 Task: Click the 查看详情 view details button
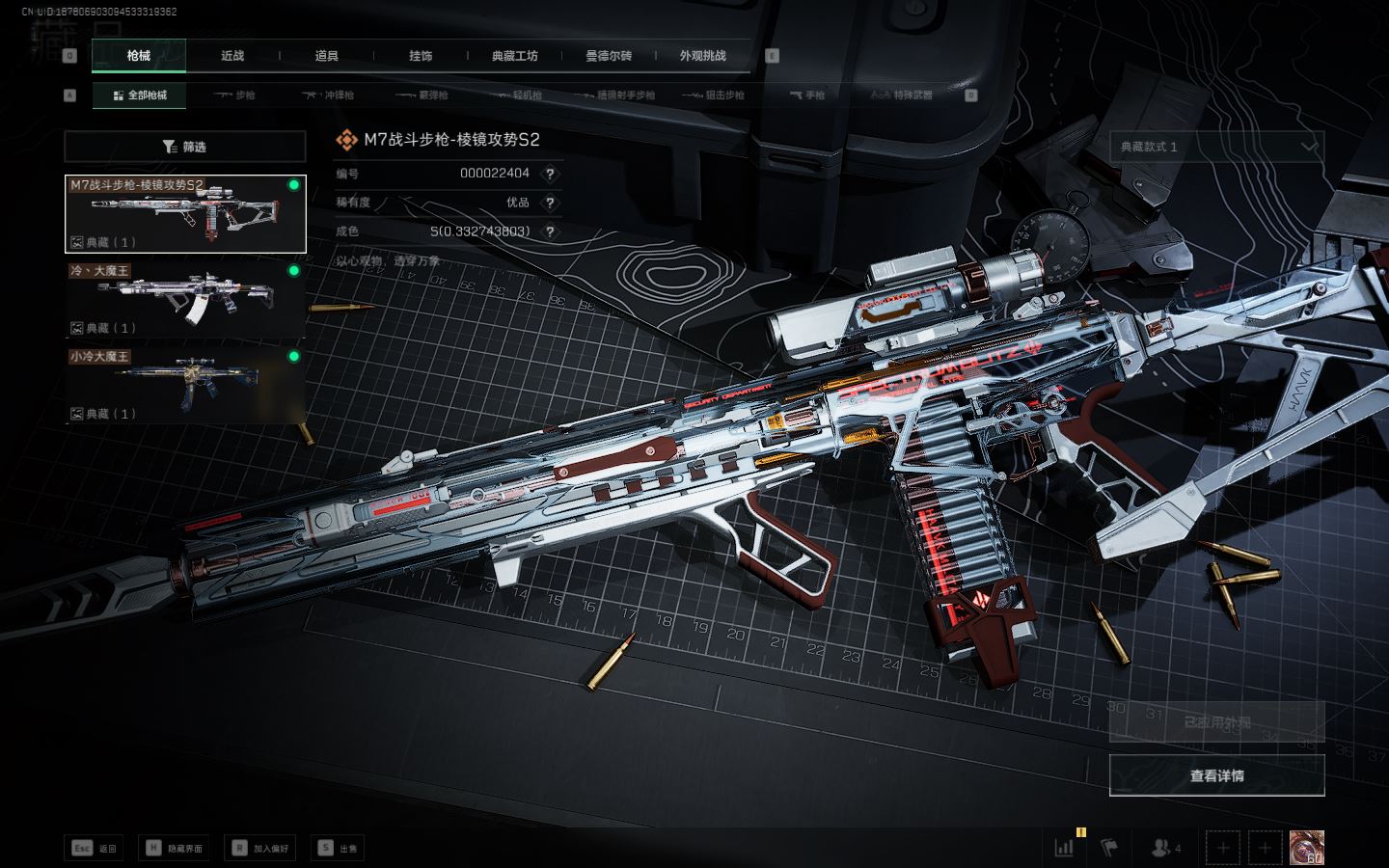click(1216, 775)
